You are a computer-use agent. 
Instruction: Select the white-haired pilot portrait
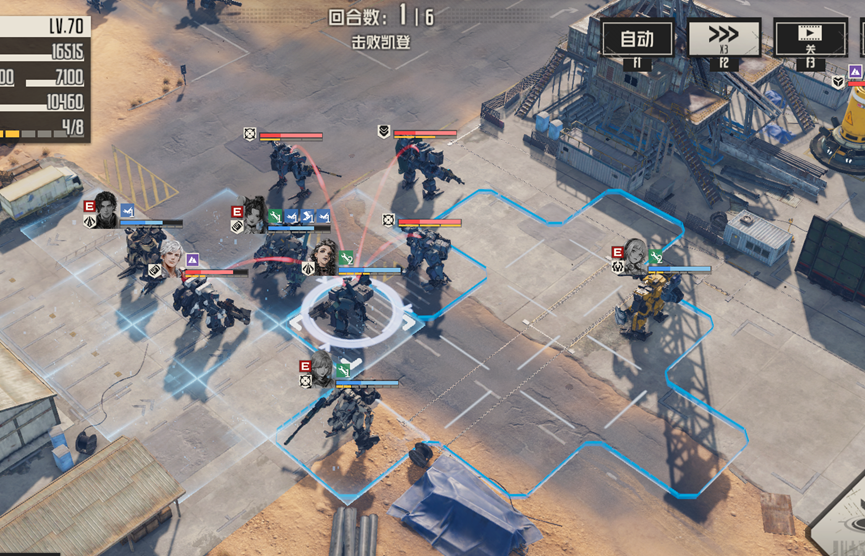173,257
